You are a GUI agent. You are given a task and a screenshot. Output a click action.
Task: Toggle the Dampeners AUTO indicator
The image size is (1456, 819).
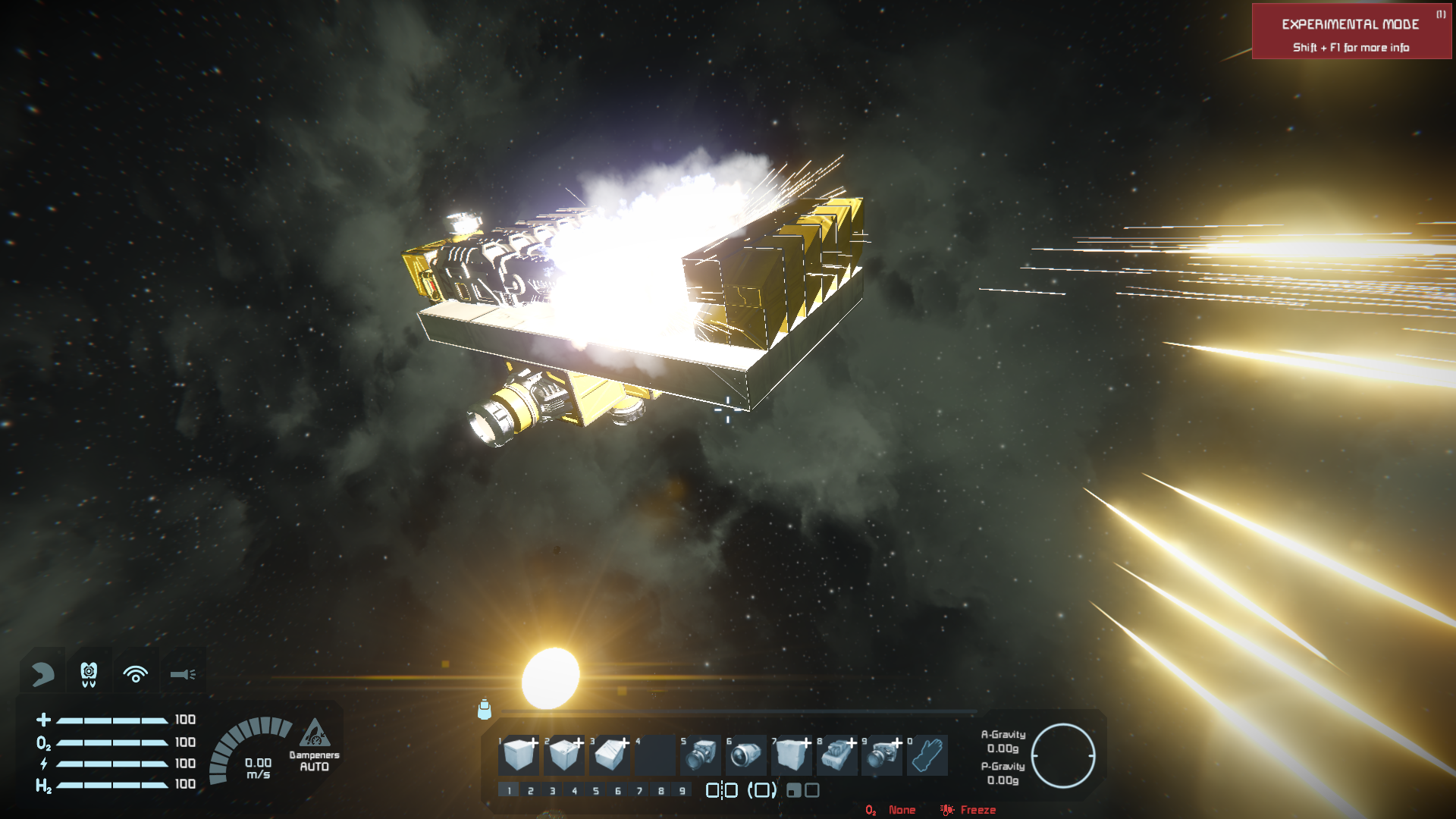point(314,746)
